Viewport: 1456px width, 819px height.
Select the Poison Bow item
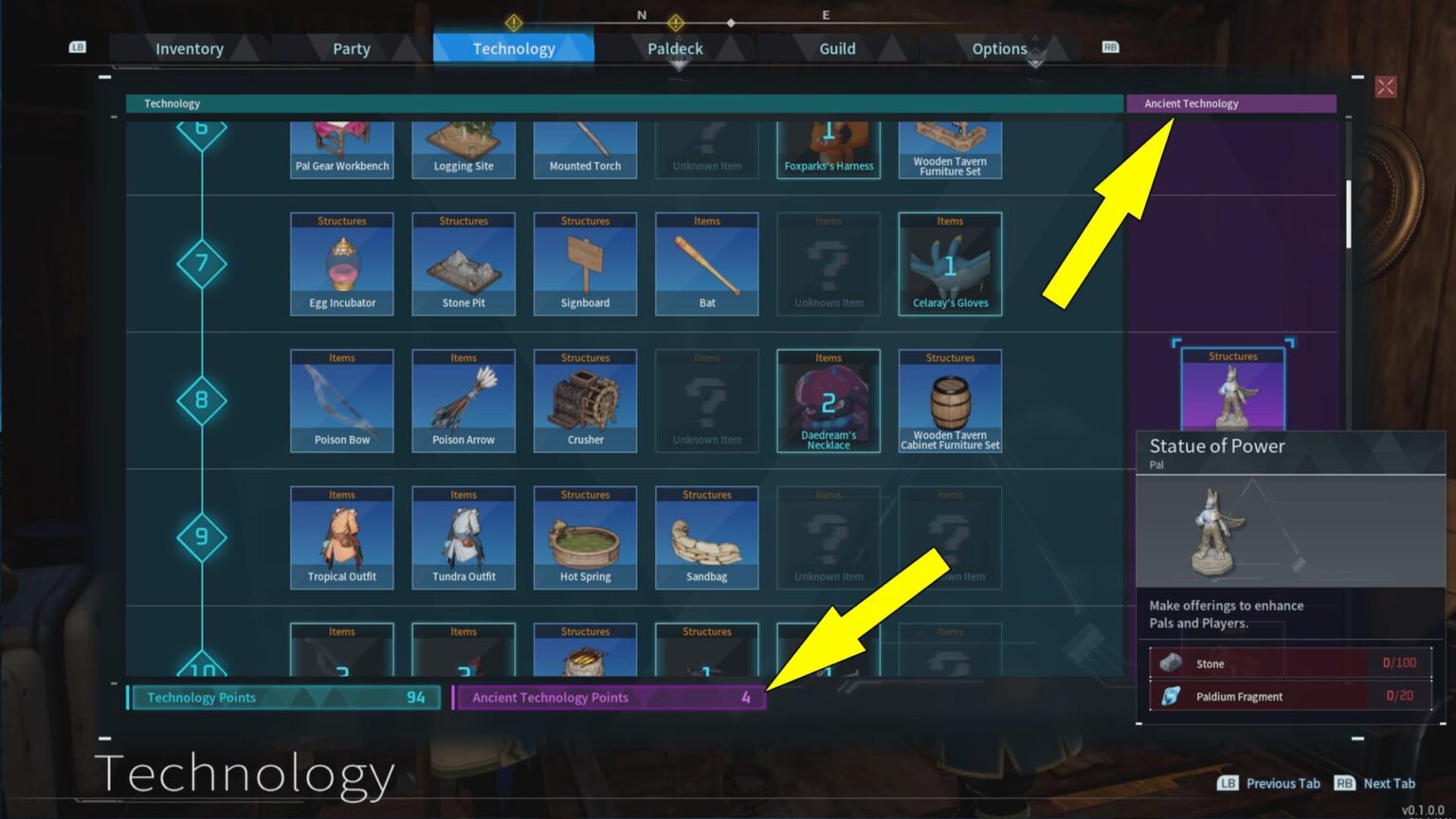pyautogui.click(x=341, y=399)
